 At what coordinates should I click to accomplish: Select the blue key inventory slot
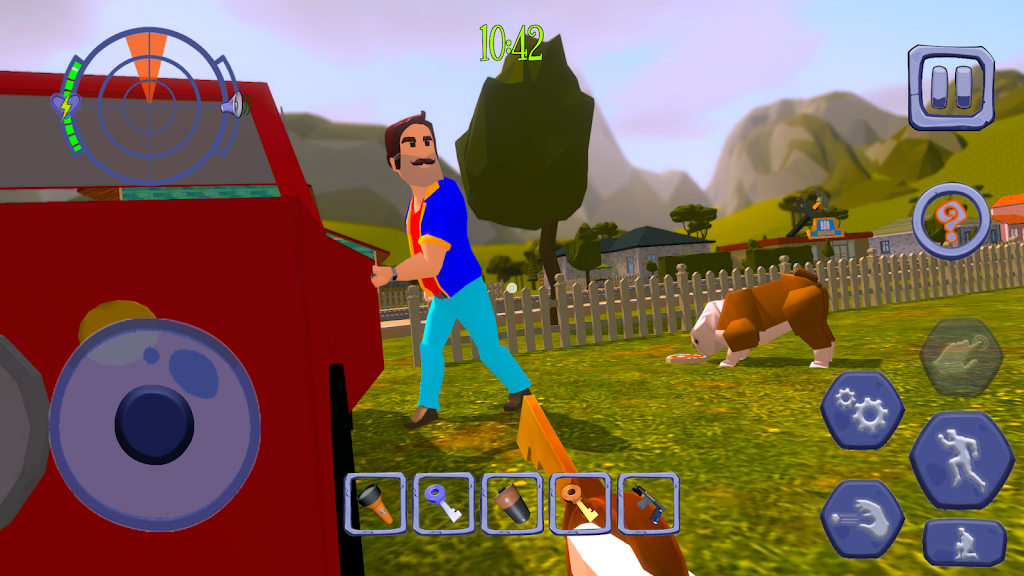click(443, 503)
